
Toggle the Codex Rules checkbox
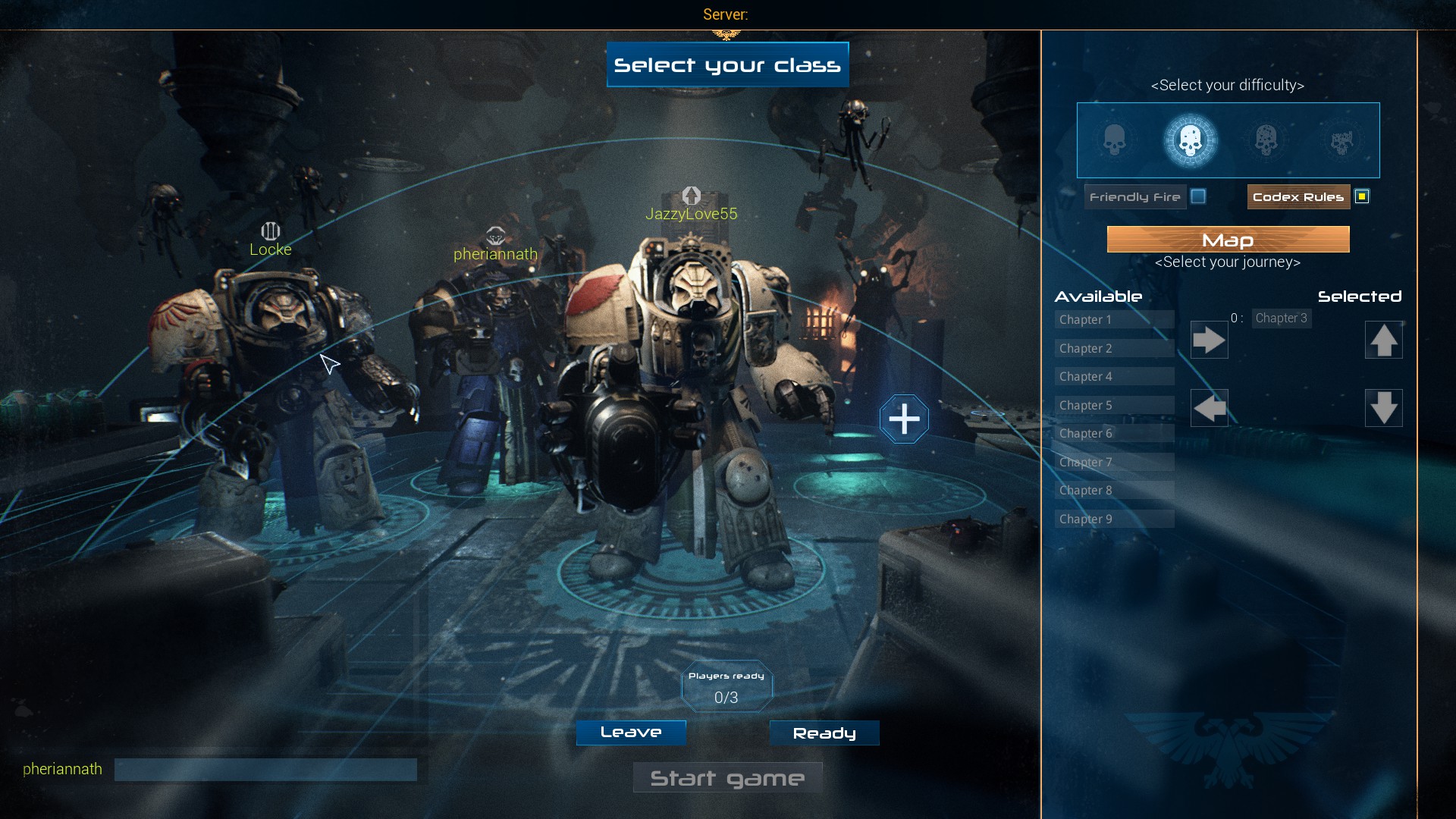(1362, 197)
